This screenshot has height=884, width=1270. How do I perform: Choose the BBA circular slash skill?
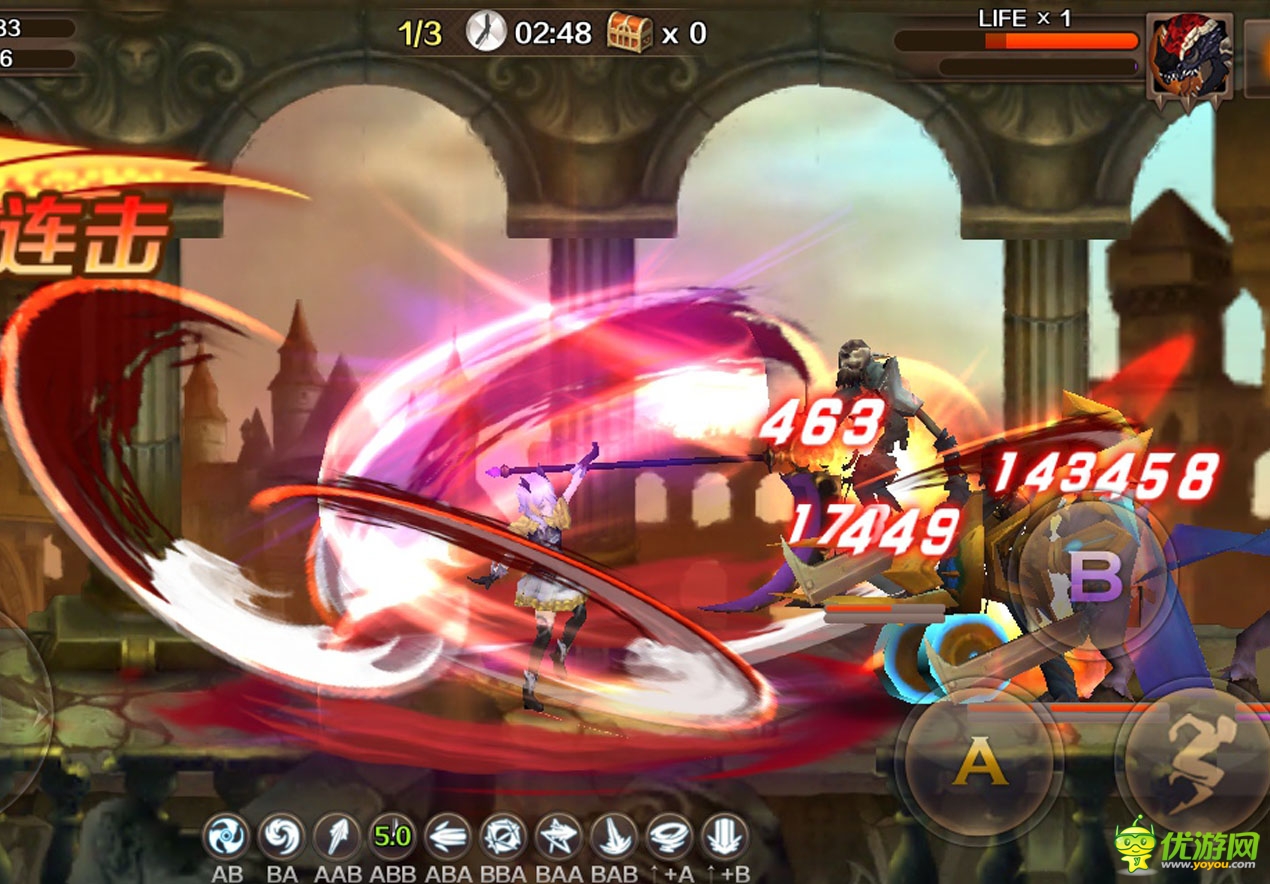[503, 836]
